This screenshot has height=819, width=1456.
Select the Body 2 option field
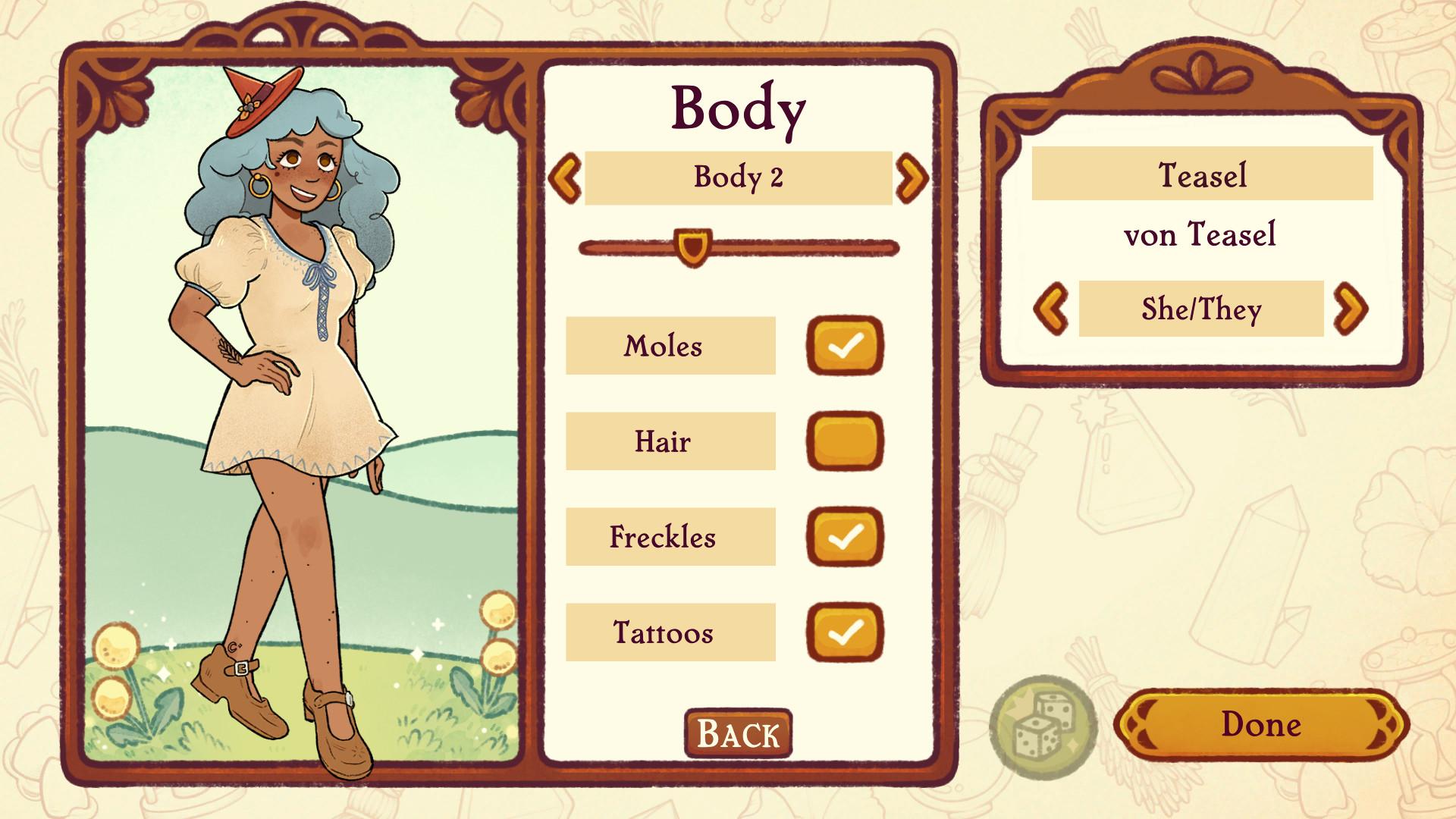(x=739, y=178)
